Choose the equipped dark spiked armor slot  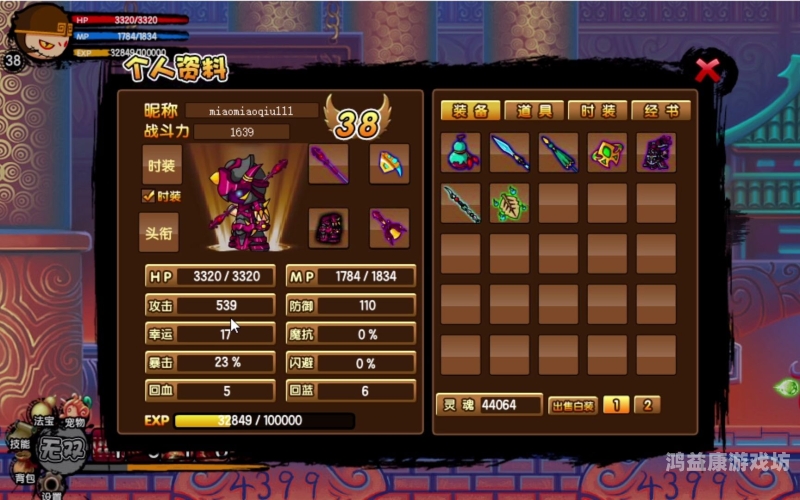click(x=328, y=228)
